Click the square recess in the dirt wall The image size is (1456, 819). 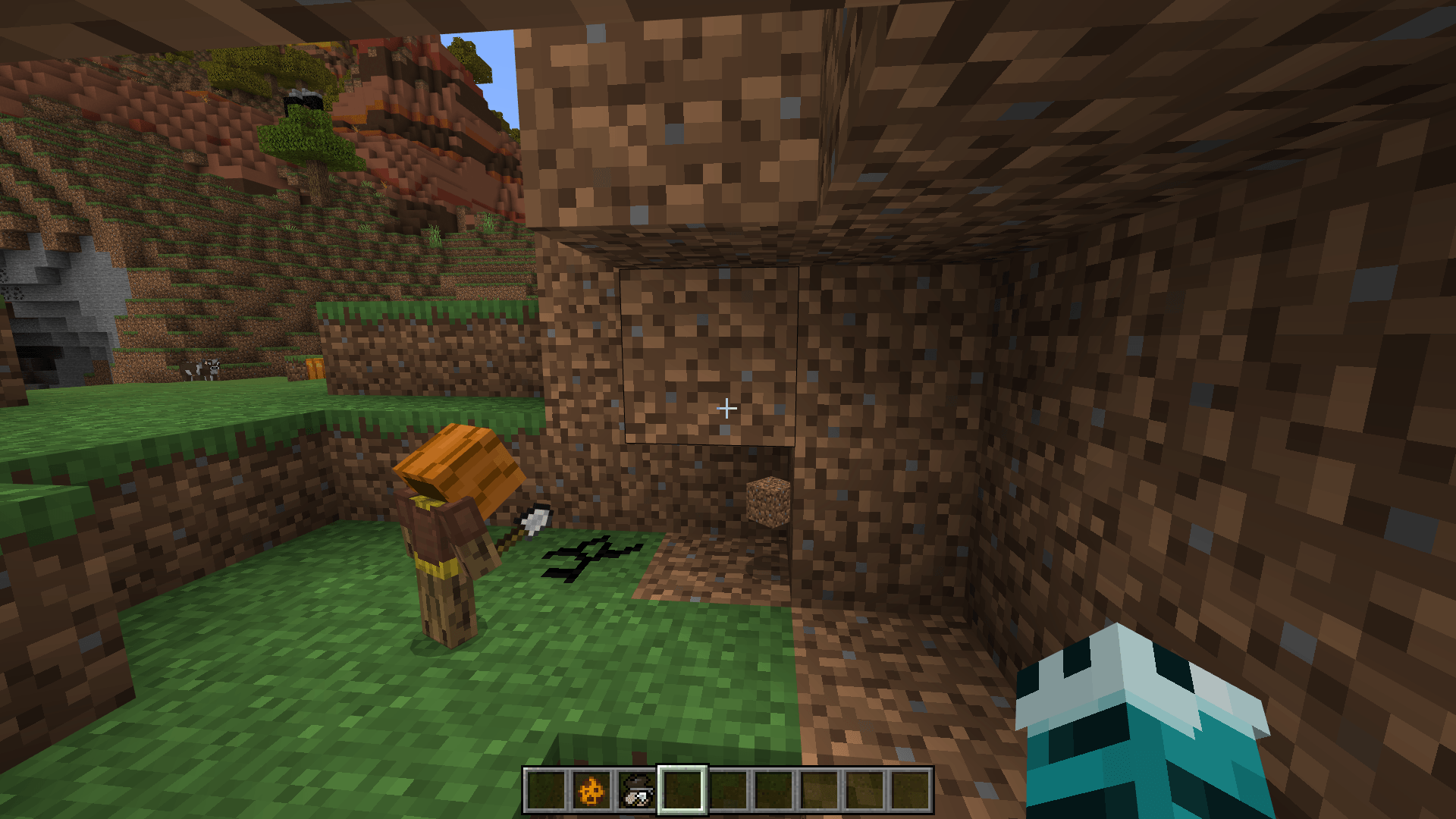coord(709,356)
